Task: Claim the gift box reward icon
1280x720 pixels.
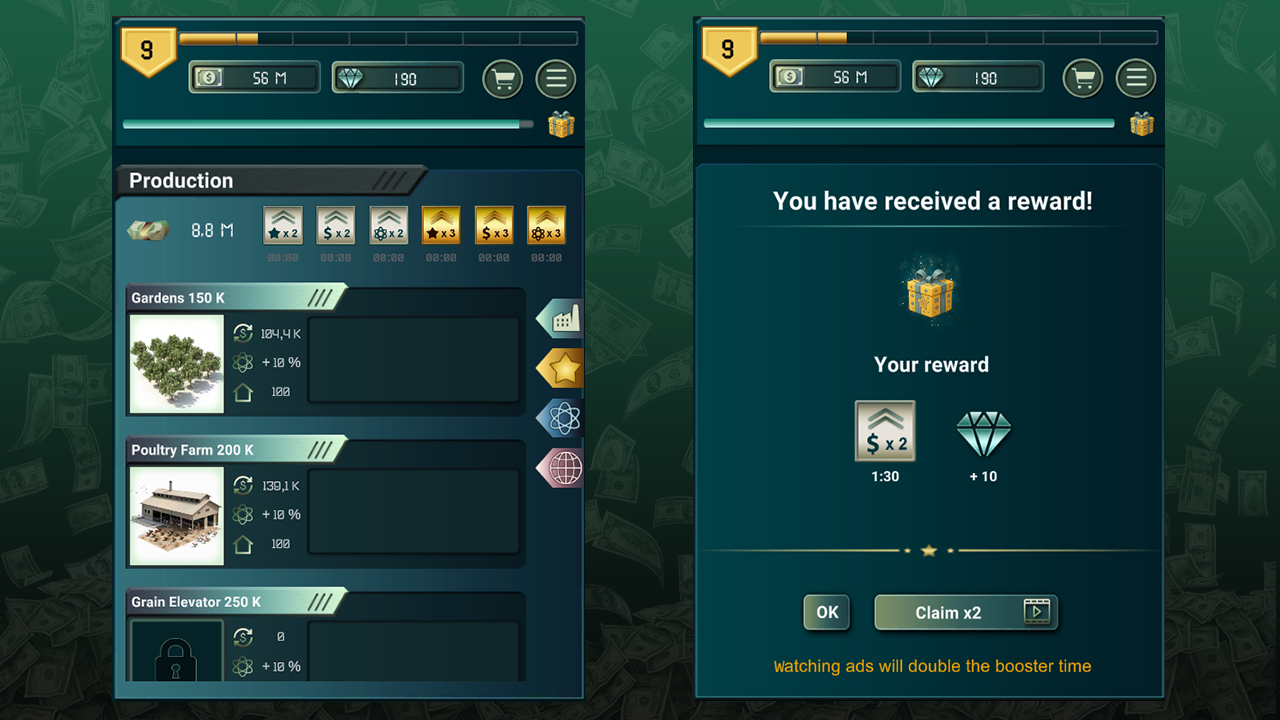Action: coord(561,124)
